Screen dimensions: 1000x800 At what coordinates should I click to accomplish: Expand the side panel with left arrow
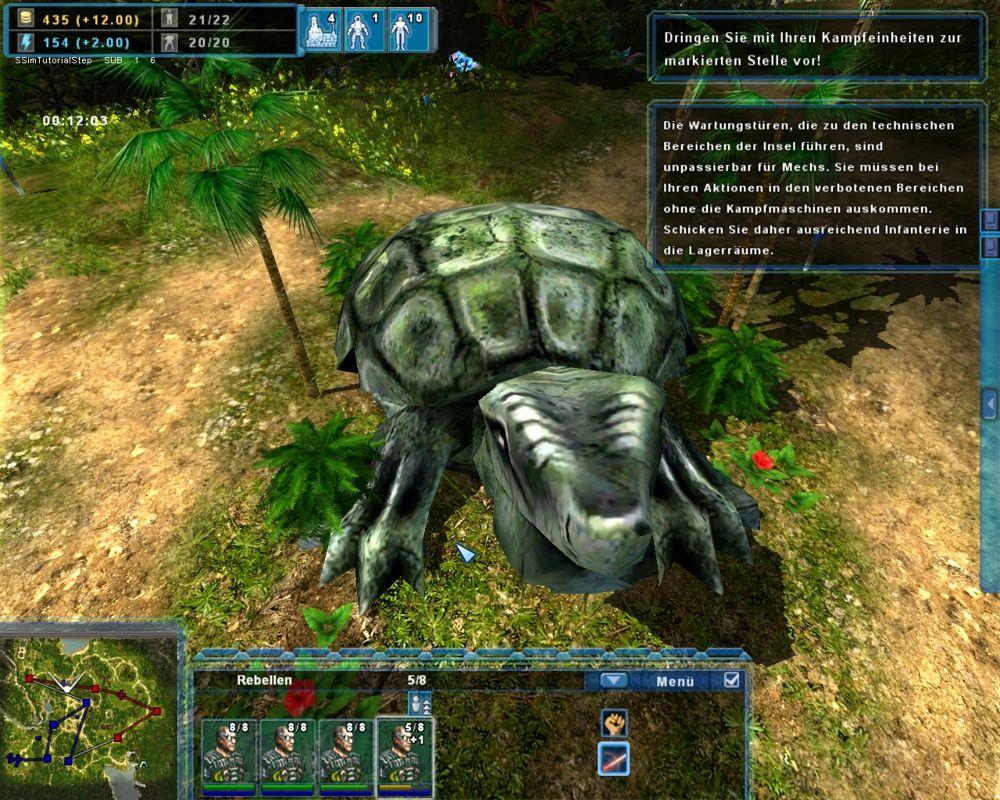click(x=989, y=403)
